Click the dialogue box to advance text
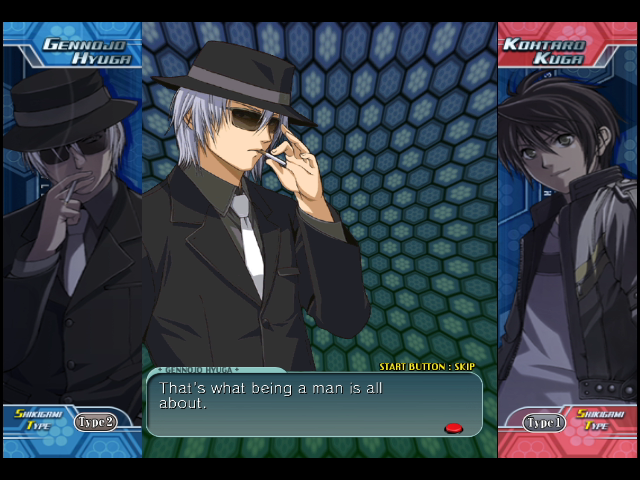This screenshot has height=480, width=640. [314, 404]
